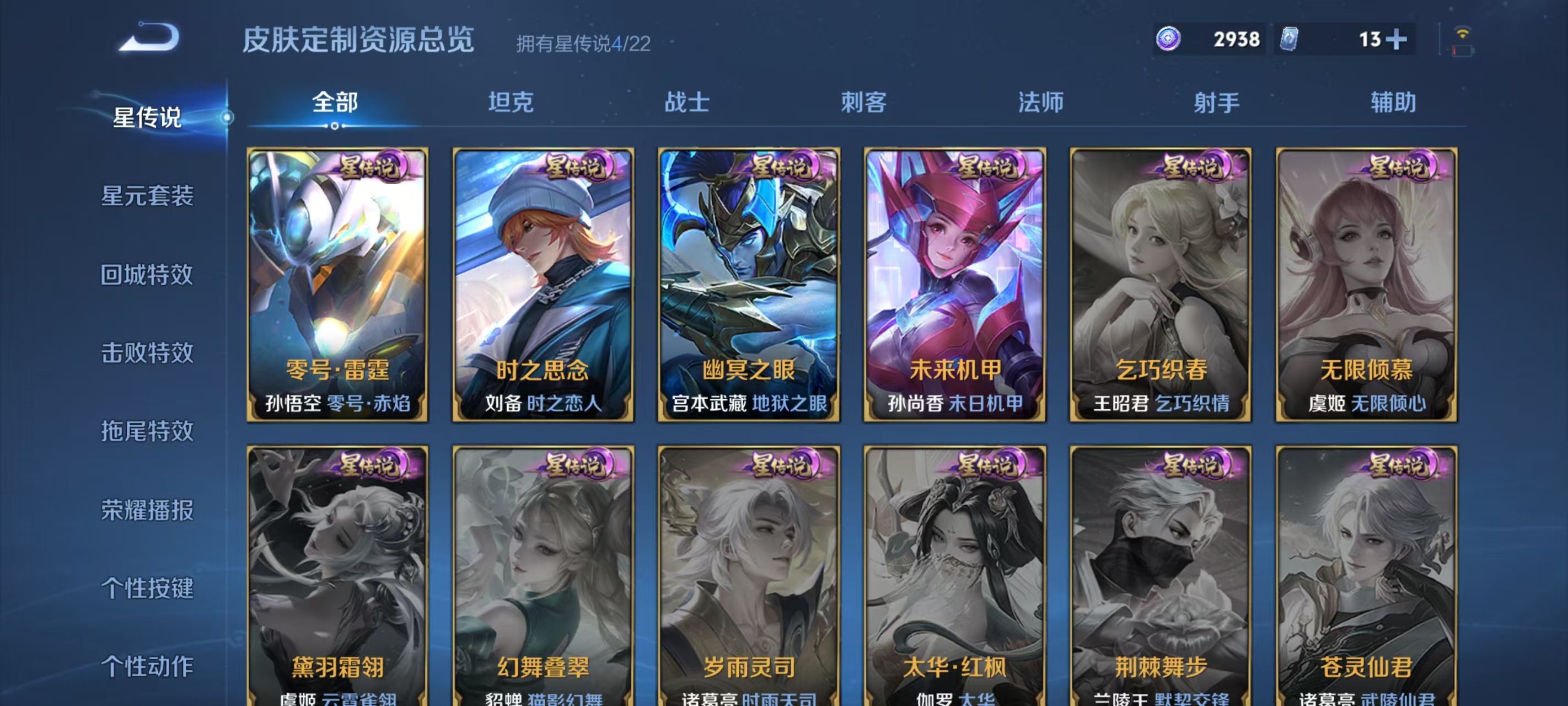Open 回城特效 in the sidebar

148,275
